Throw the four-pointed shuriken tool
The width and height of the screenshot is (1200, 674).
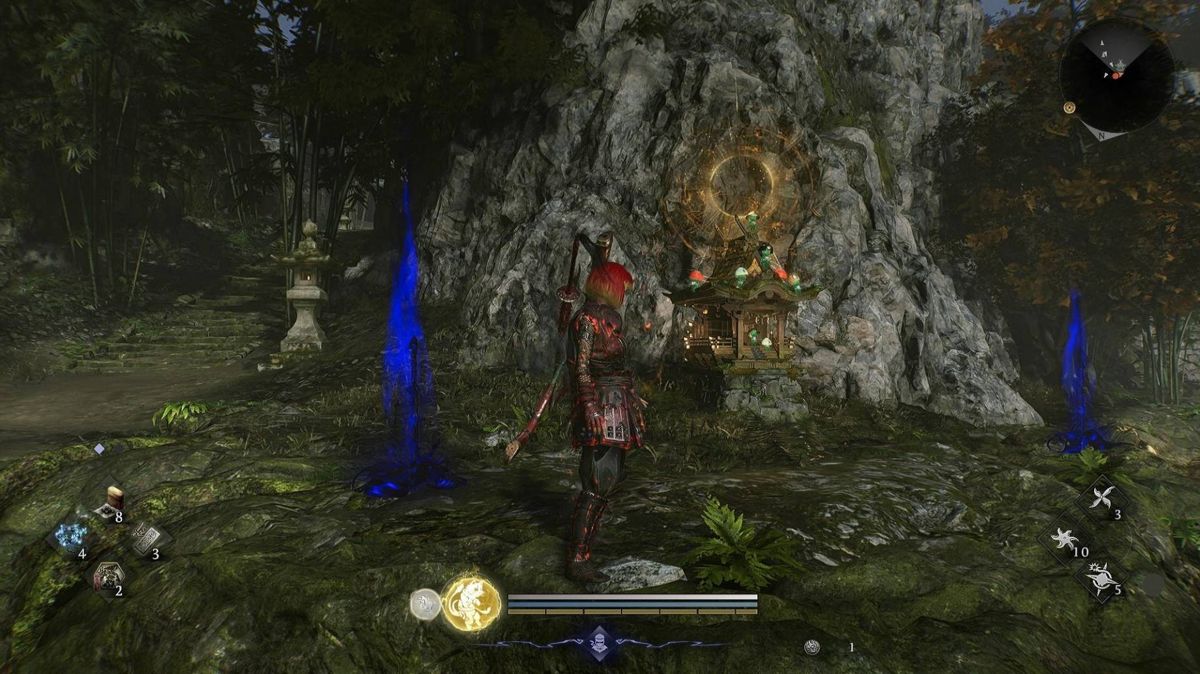[x=1103, y=498]
